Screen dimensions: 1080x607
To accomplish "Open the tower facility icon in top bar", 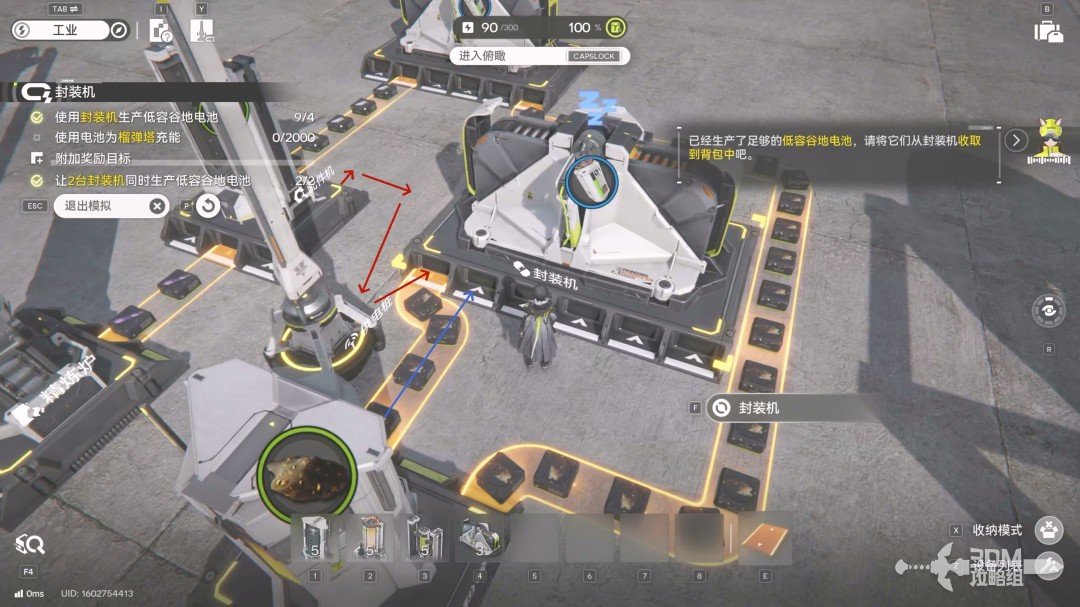I will 201,31.
